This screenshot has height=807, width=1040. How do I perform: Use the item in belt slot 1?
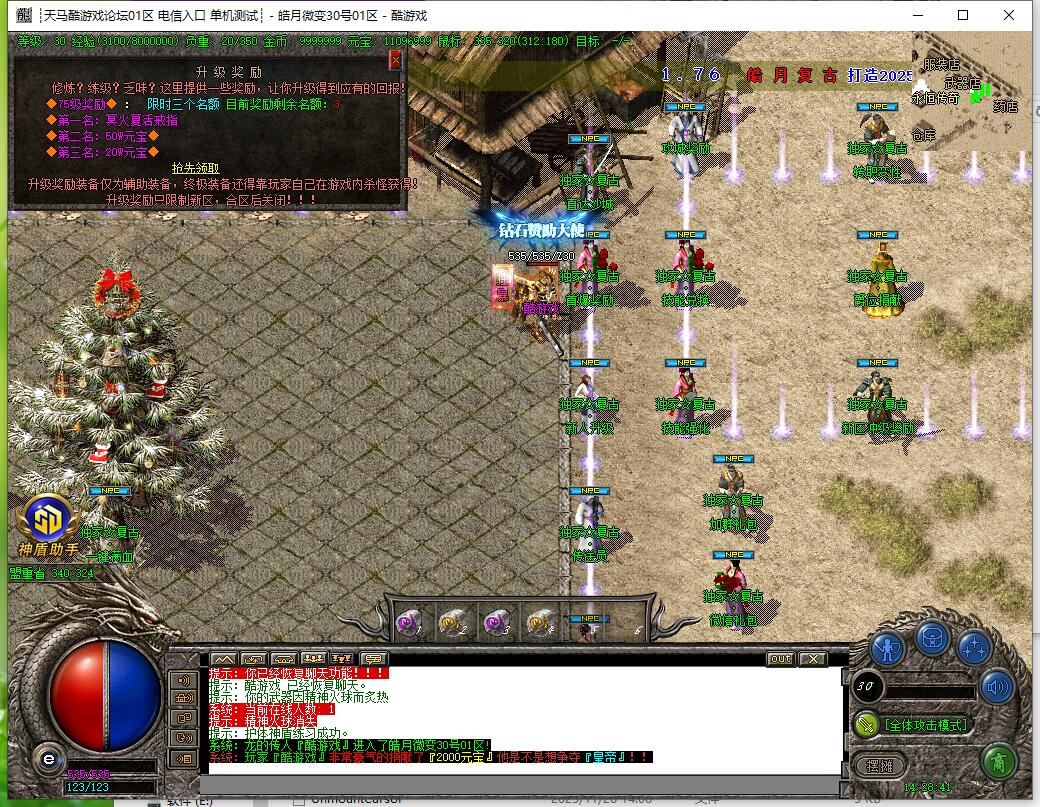(408, 623)
